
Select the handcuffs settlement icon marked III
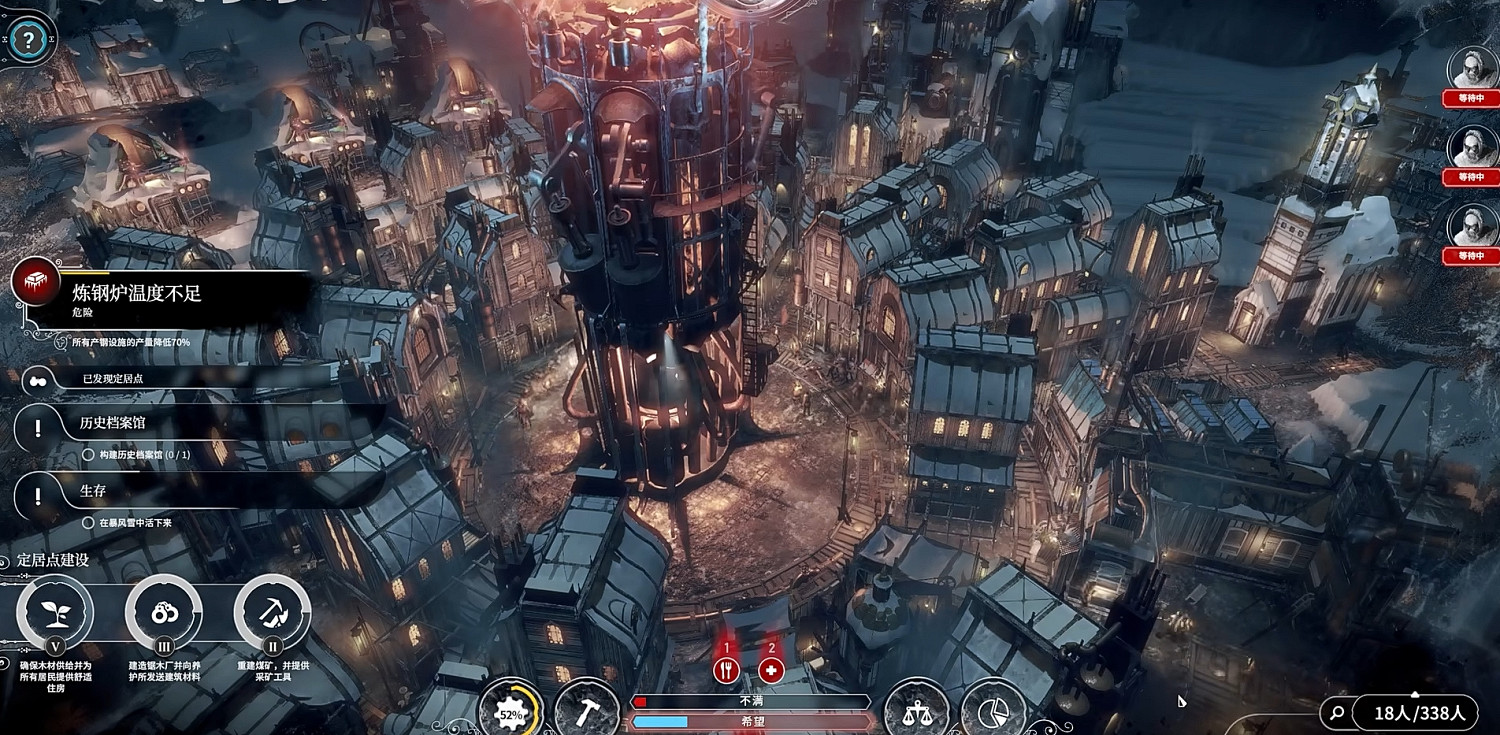[163, 612]
